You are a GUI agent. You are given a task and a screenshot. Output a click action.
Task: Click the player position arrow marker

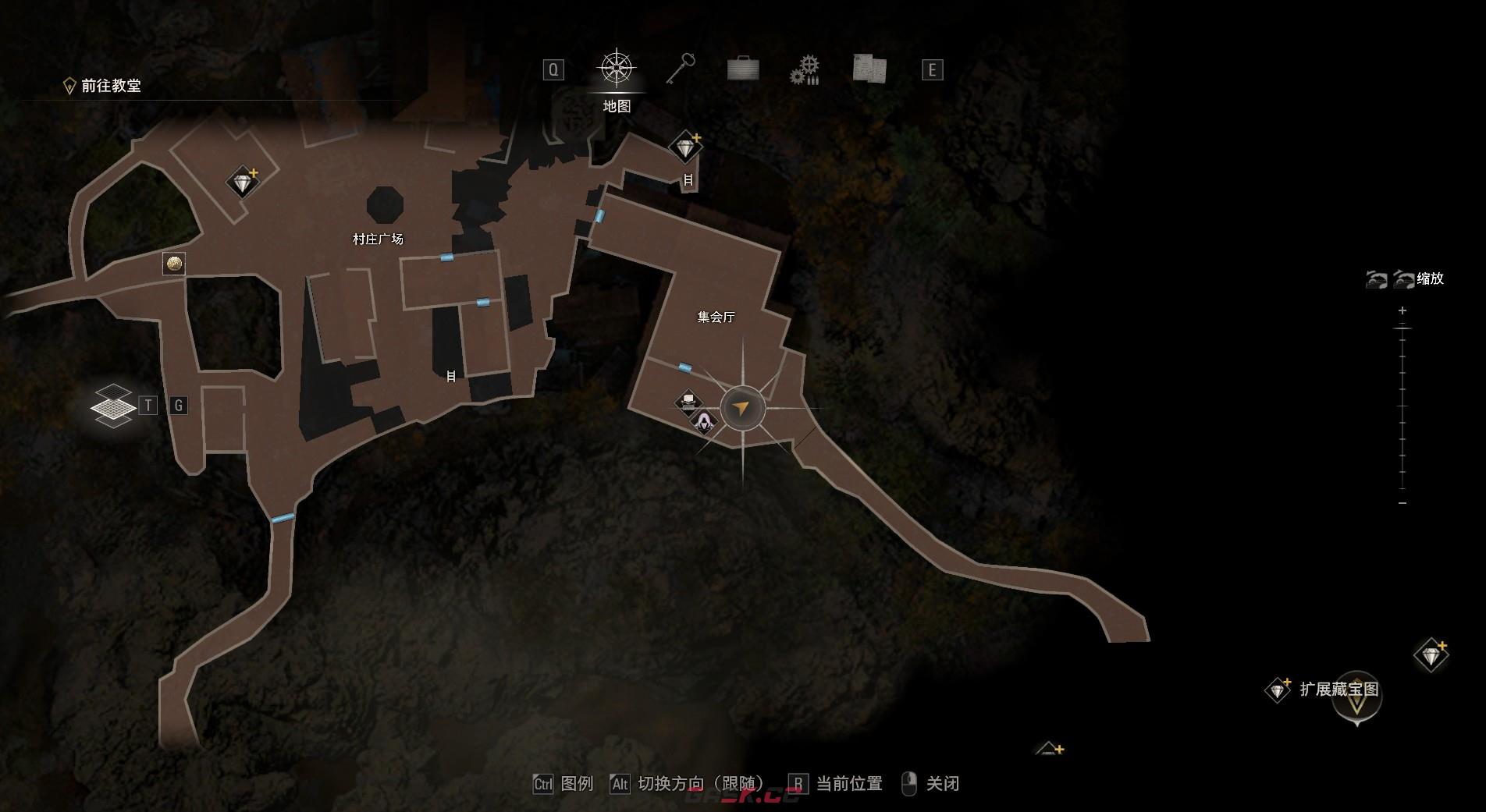pos(742,407)
